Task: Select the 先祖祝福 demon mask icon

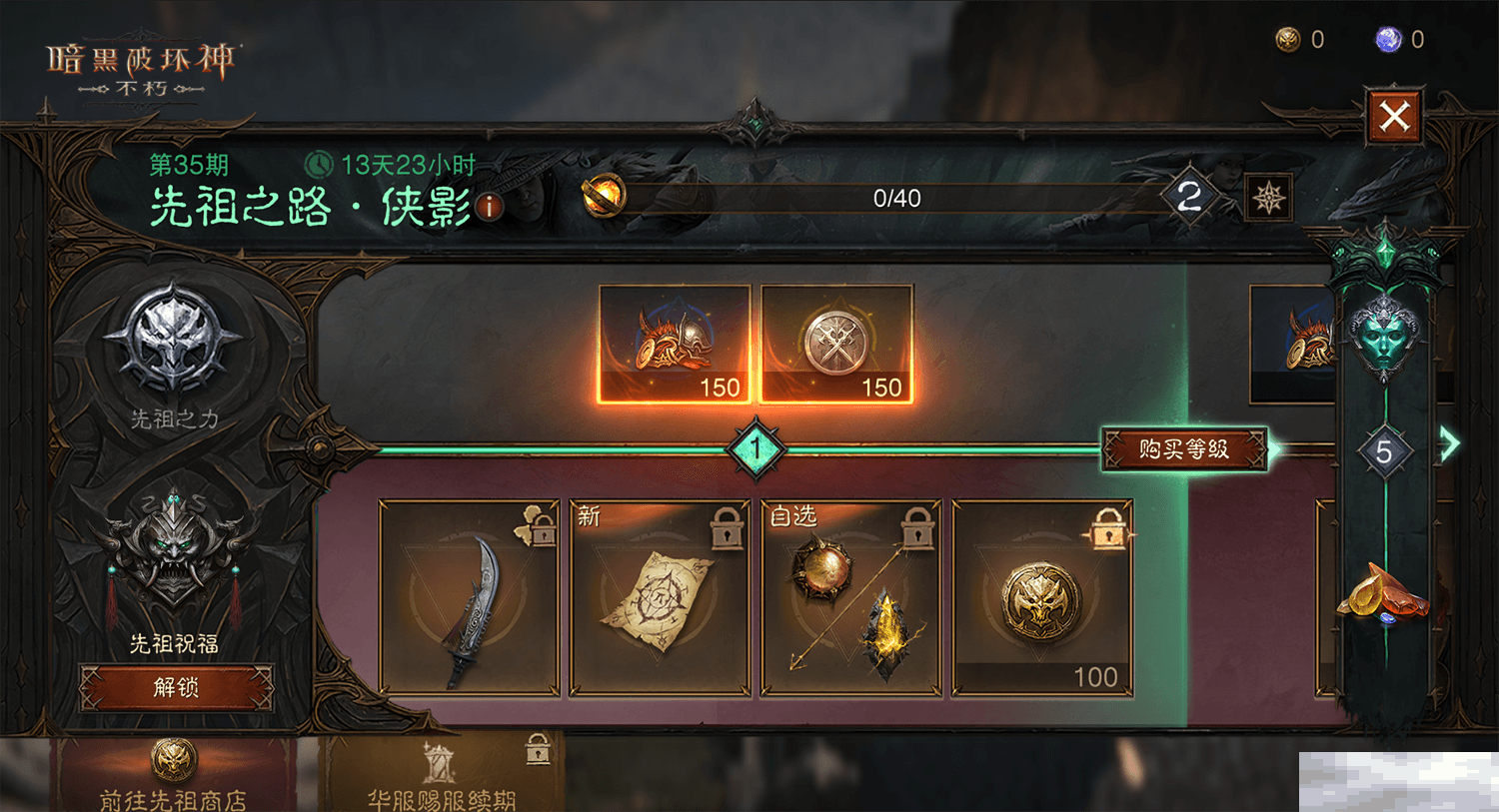Action: 175,549
